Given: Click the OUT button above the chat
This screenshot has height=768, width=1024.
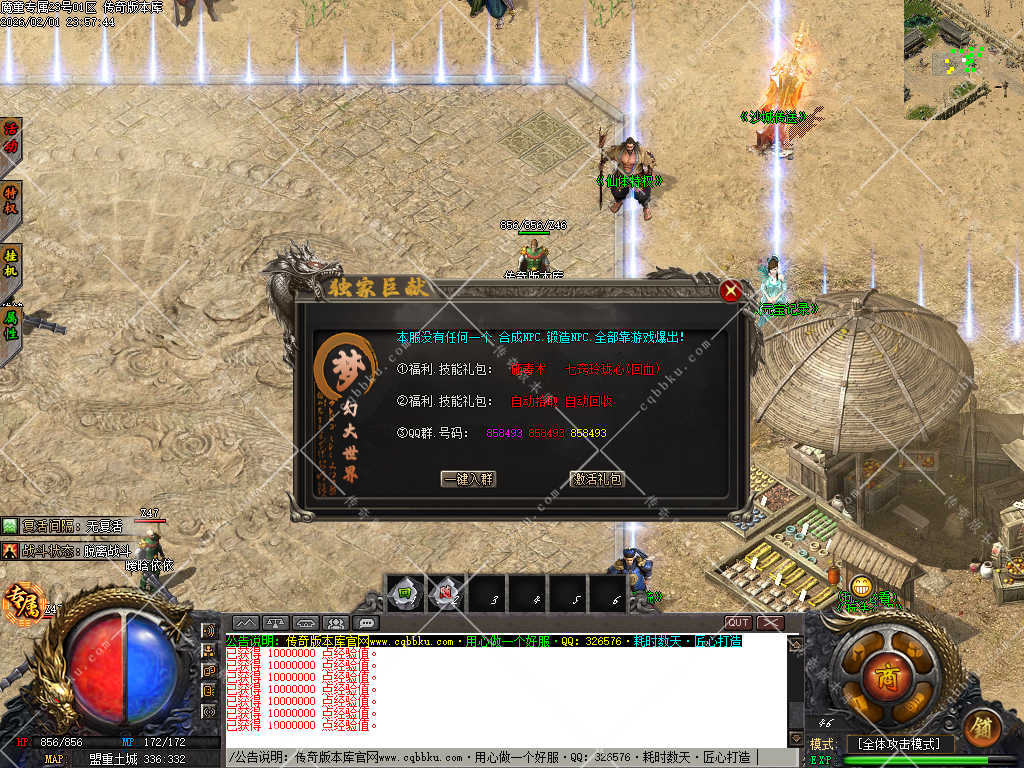Looking at the screenshot, I should coord(738,623).
